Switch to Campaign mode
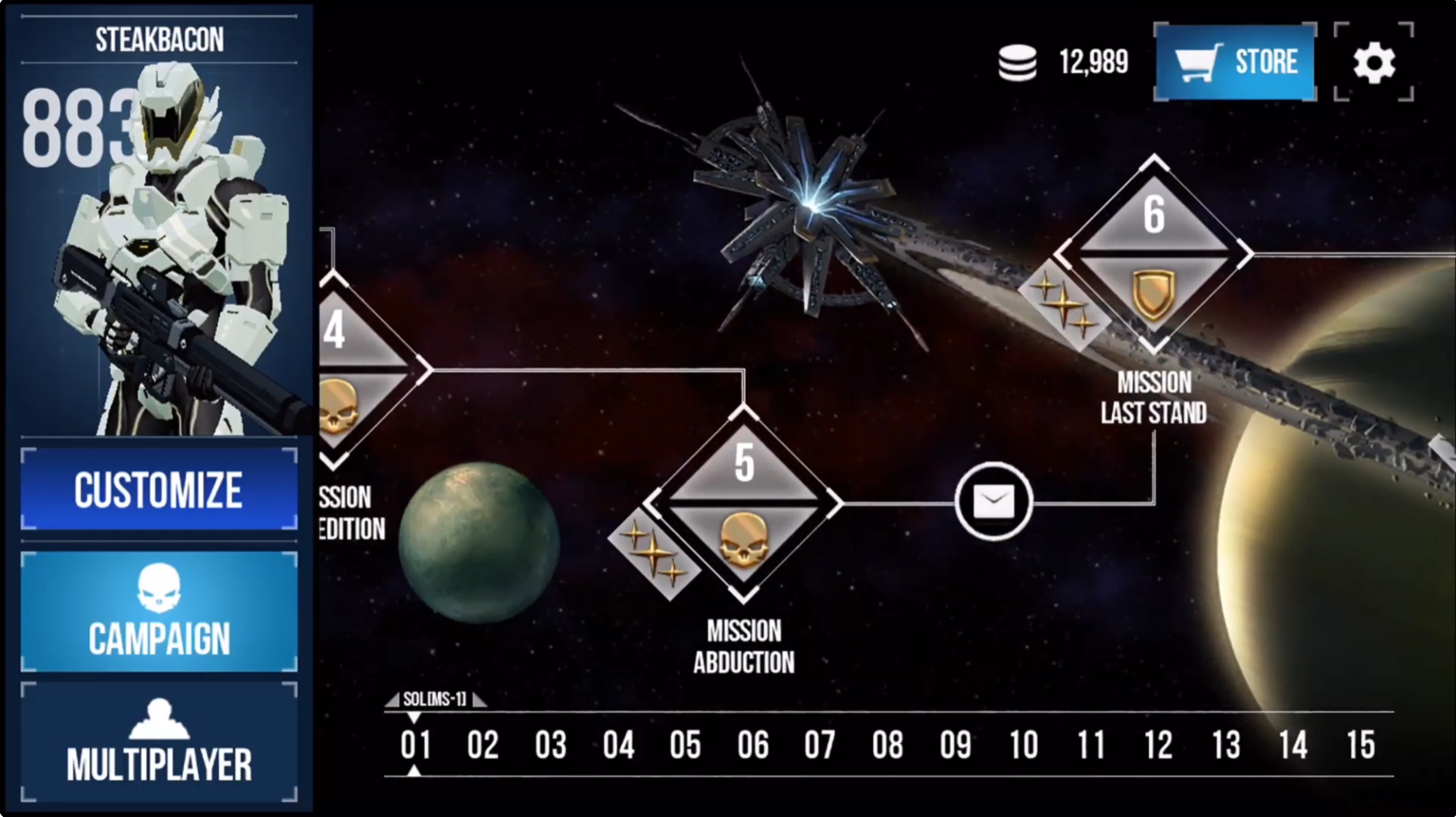This screenshot has height=817, width=1456. click(x=158, y=611)
